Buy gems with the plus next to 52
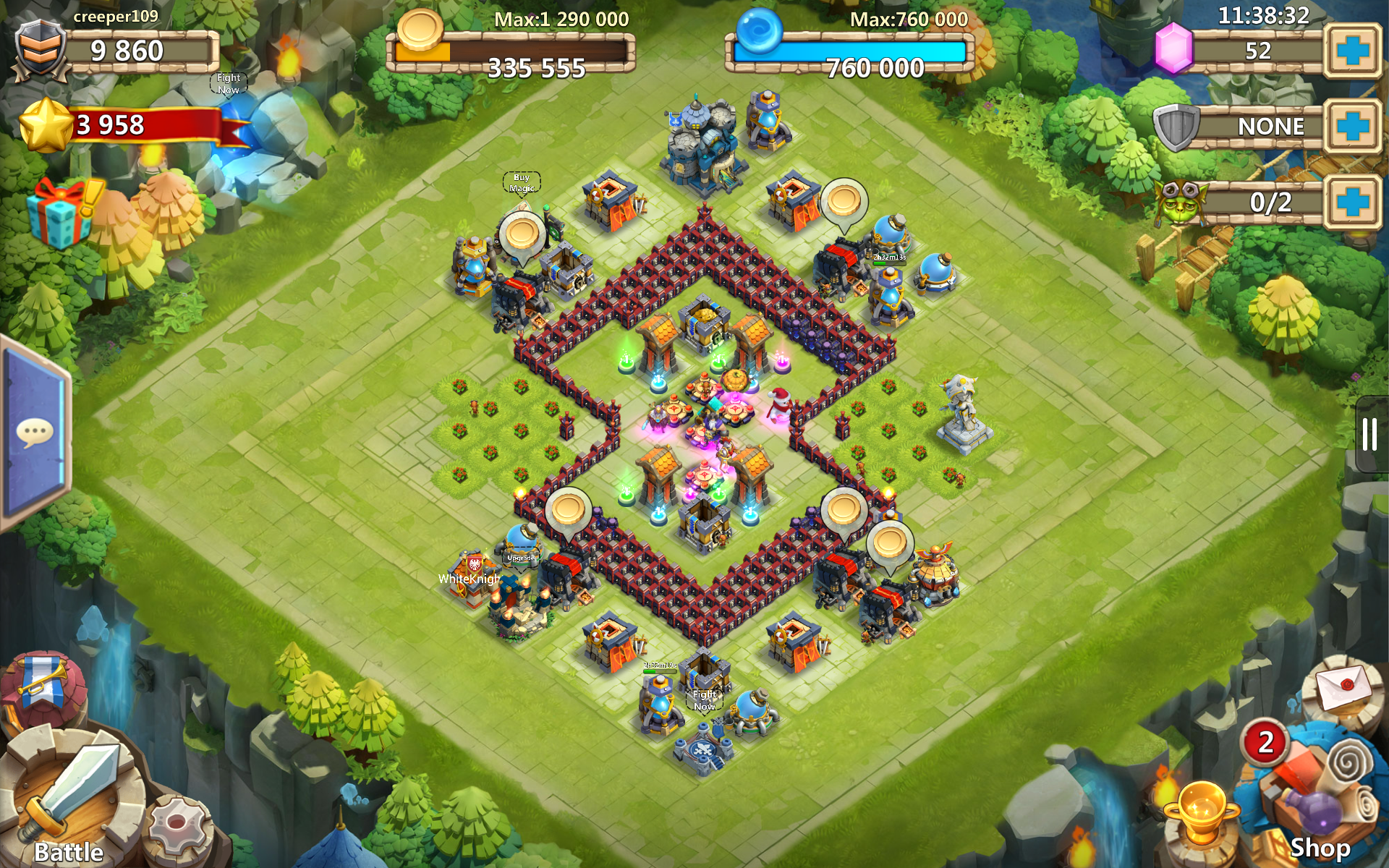 point(1352,51)
